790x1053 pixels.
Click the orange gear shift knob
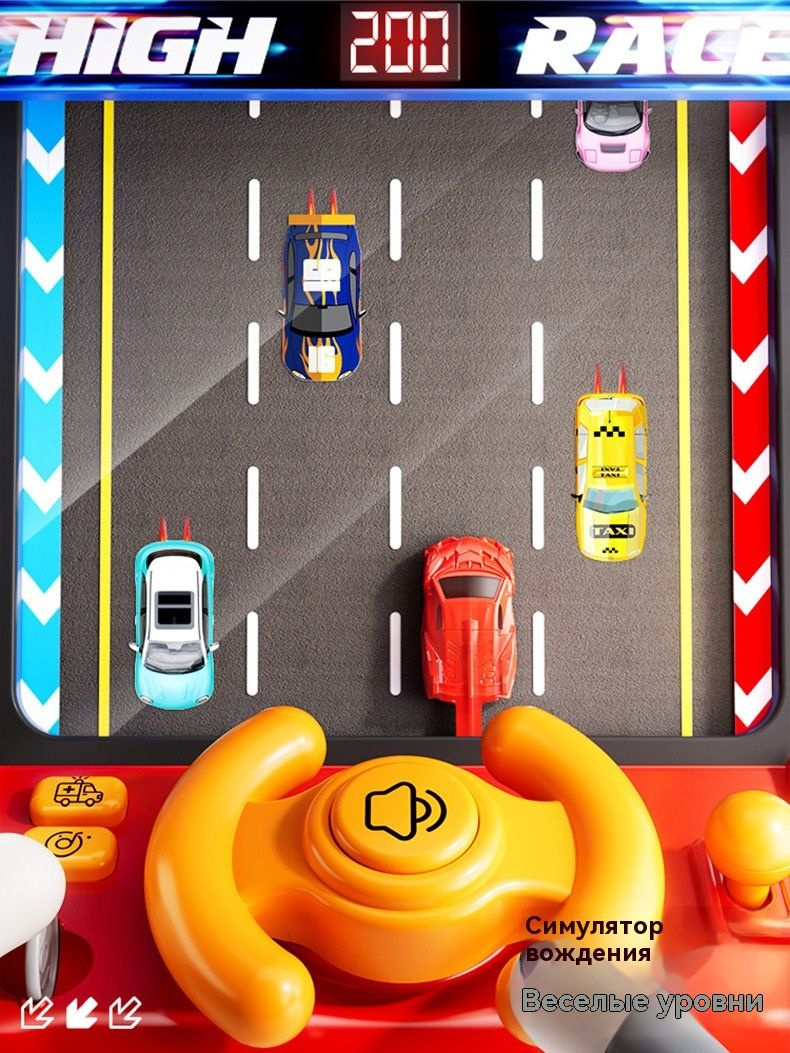click(x=749, y=826)
